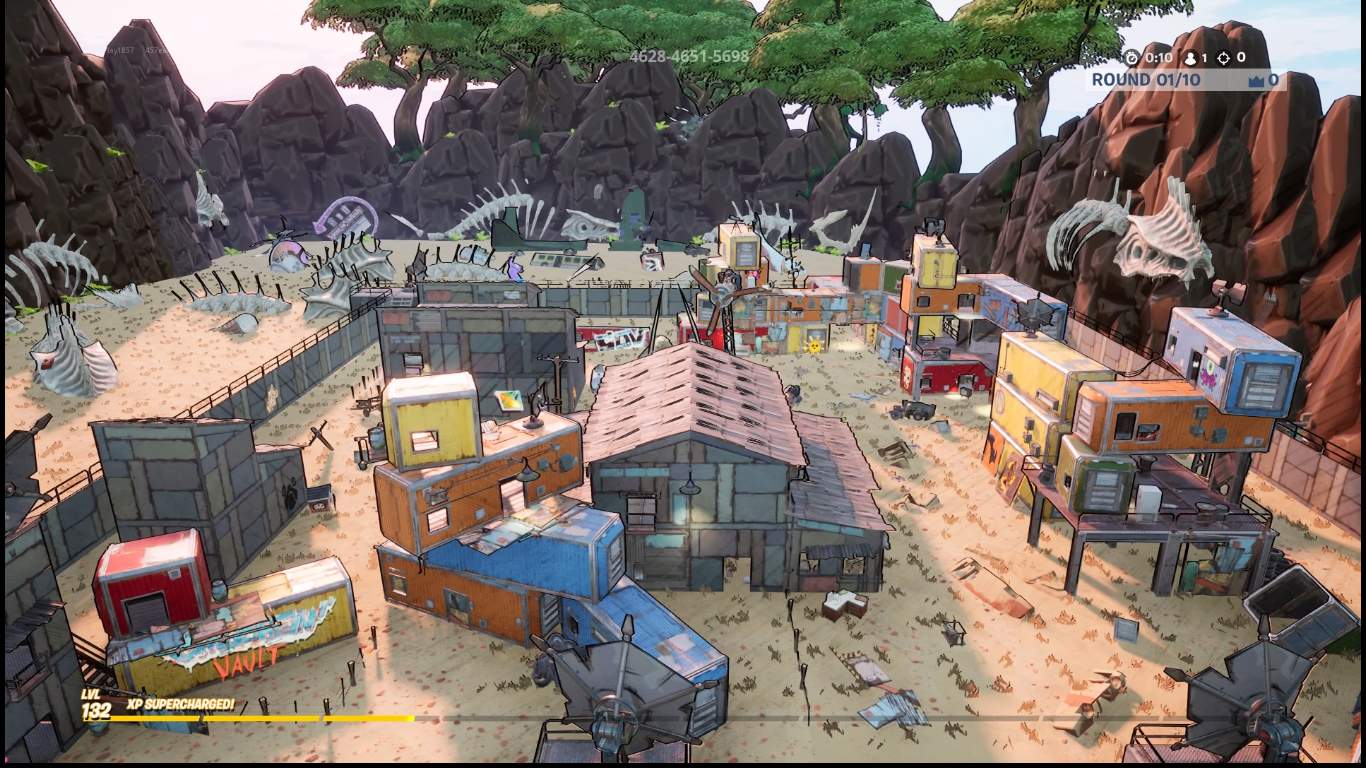Click the eliminations crosshair icon

click(1224, 58)
